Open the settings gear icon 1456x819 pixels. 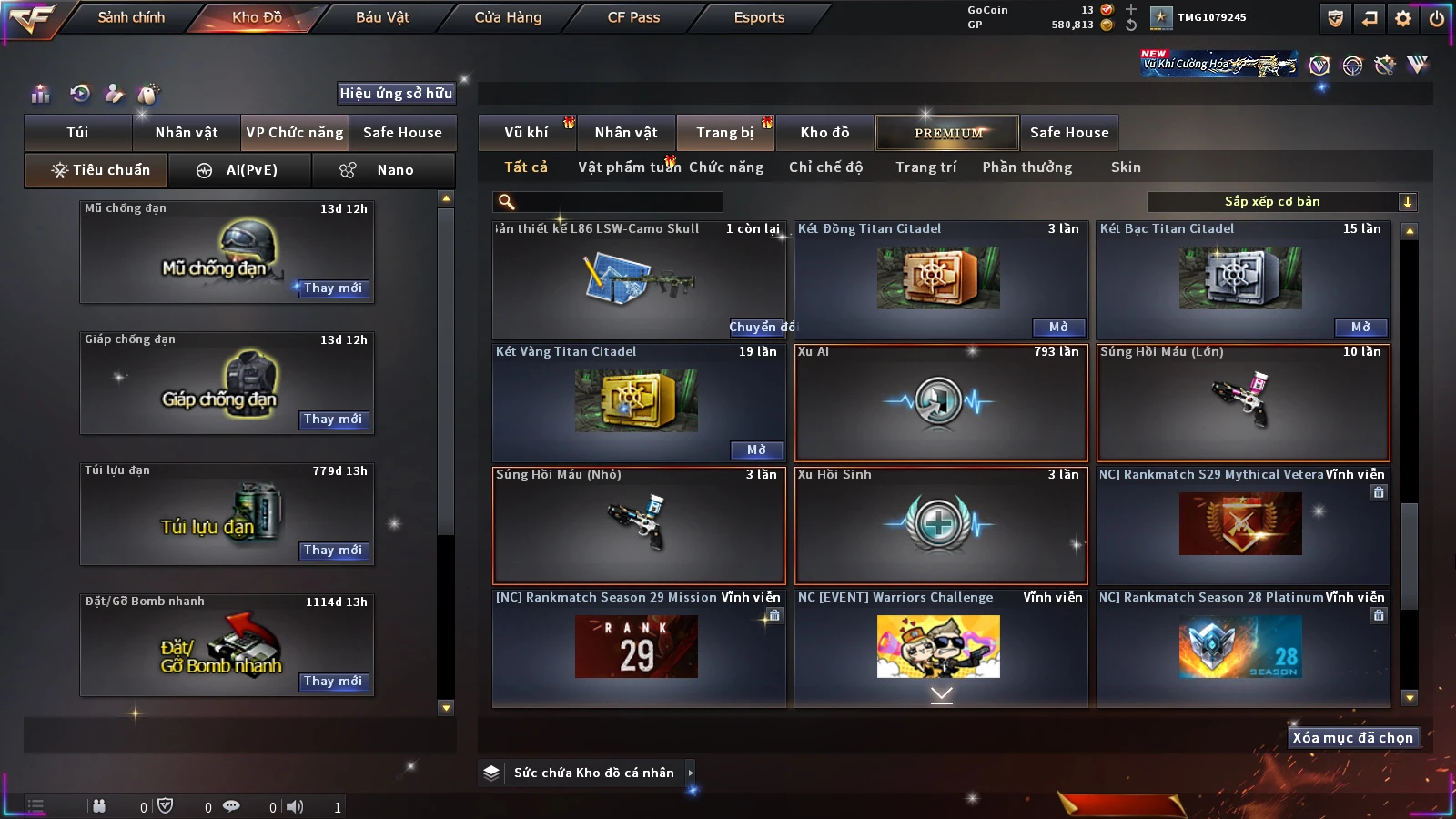coord(1403,18)
